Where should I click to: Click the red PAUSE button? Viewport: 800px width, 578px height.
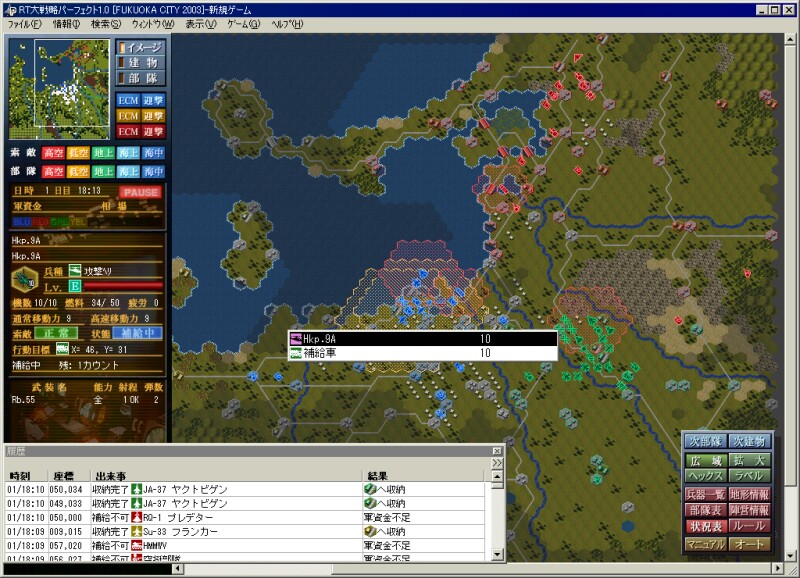(x=140, y=192)
